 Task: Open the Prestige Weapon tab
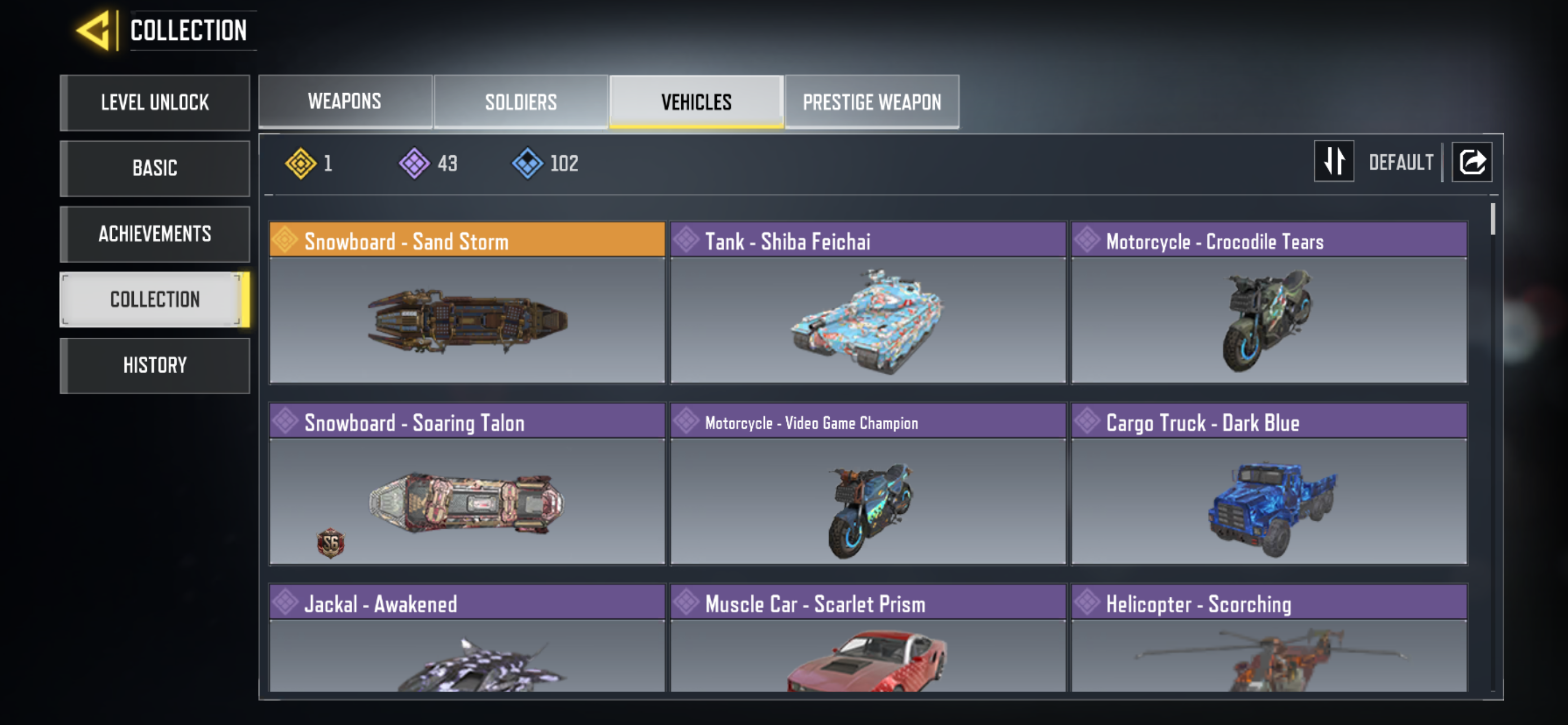pos(871,102)
